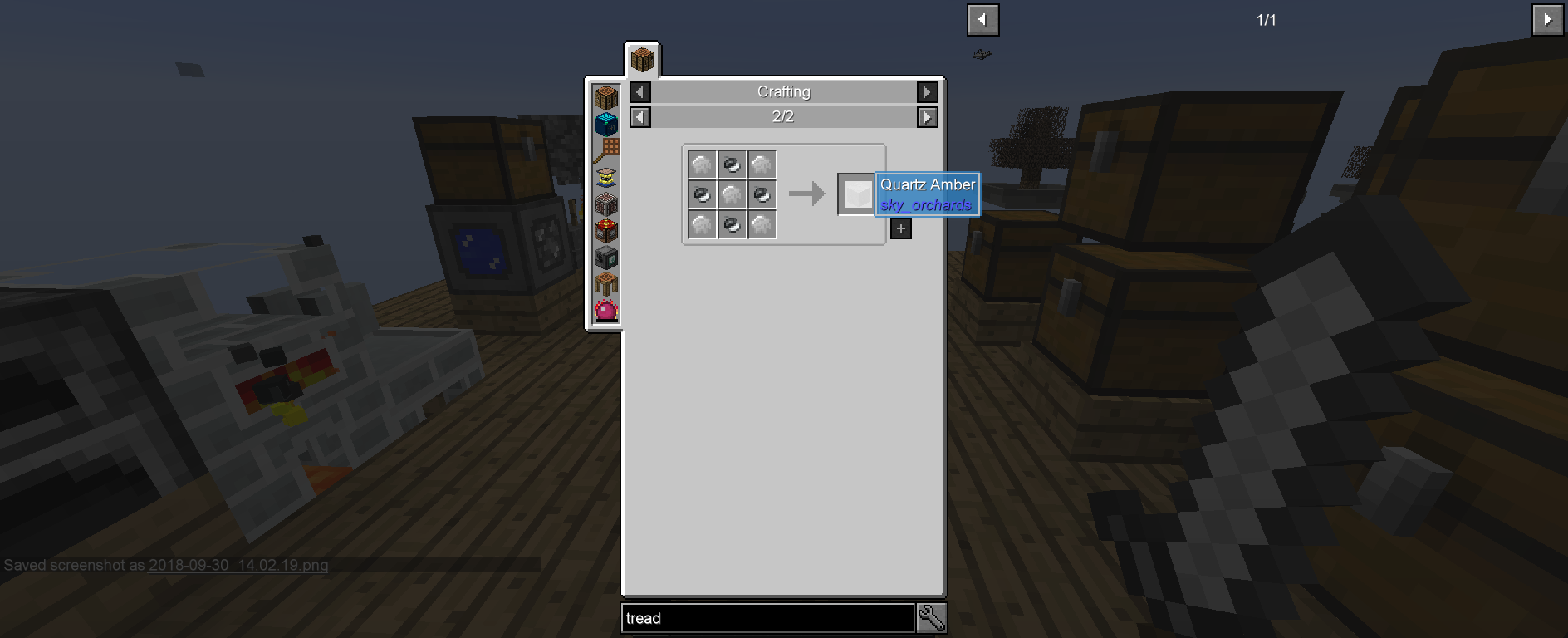Open the red-topped machine category
Screen dimensions: 1568x638
click(606, 229)
